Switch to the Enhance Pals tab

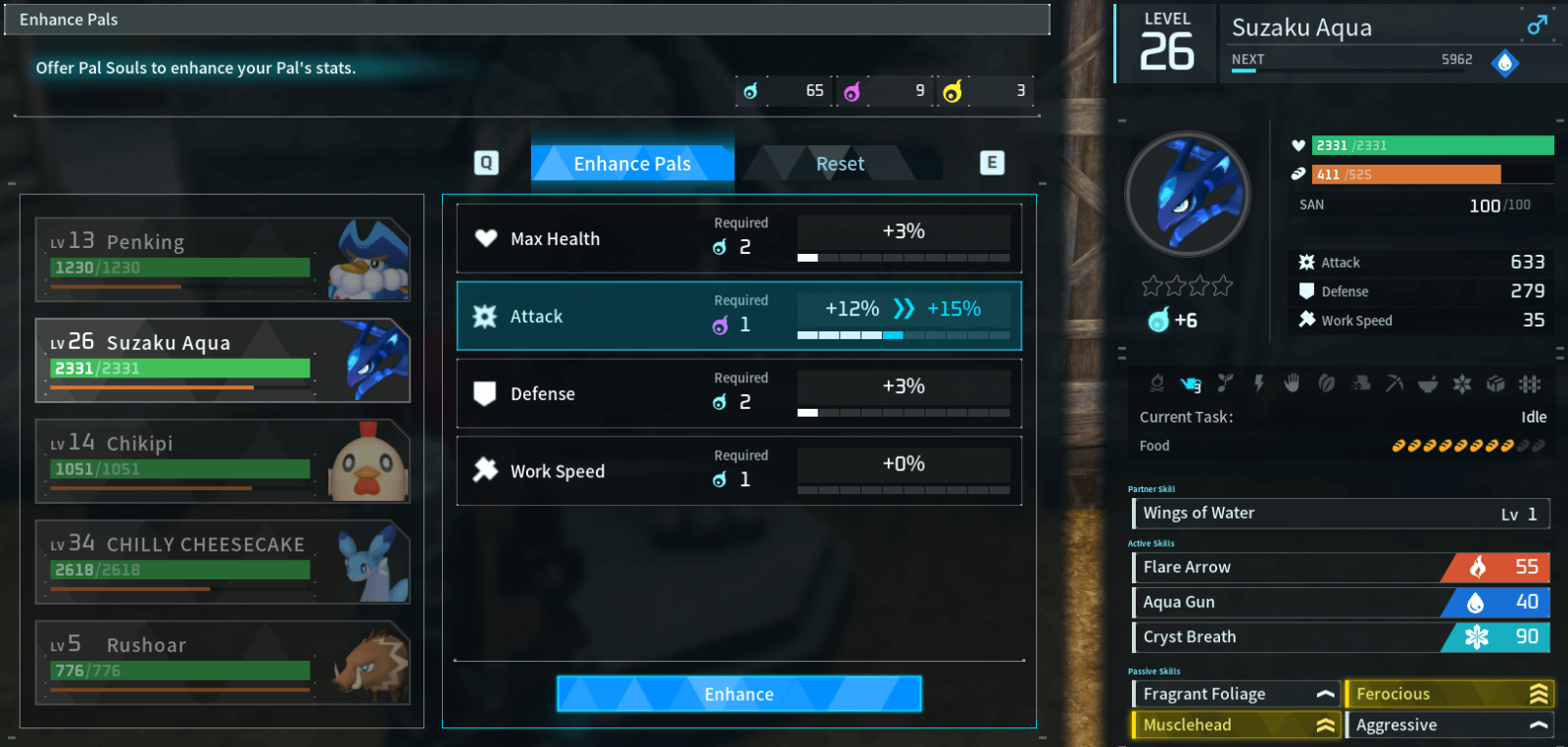[632, 163]
